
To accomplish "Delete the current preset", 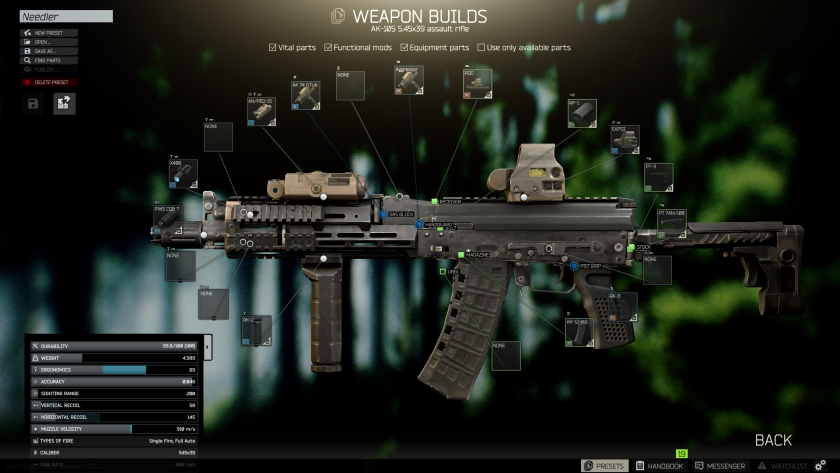I will tap(48, 82).
